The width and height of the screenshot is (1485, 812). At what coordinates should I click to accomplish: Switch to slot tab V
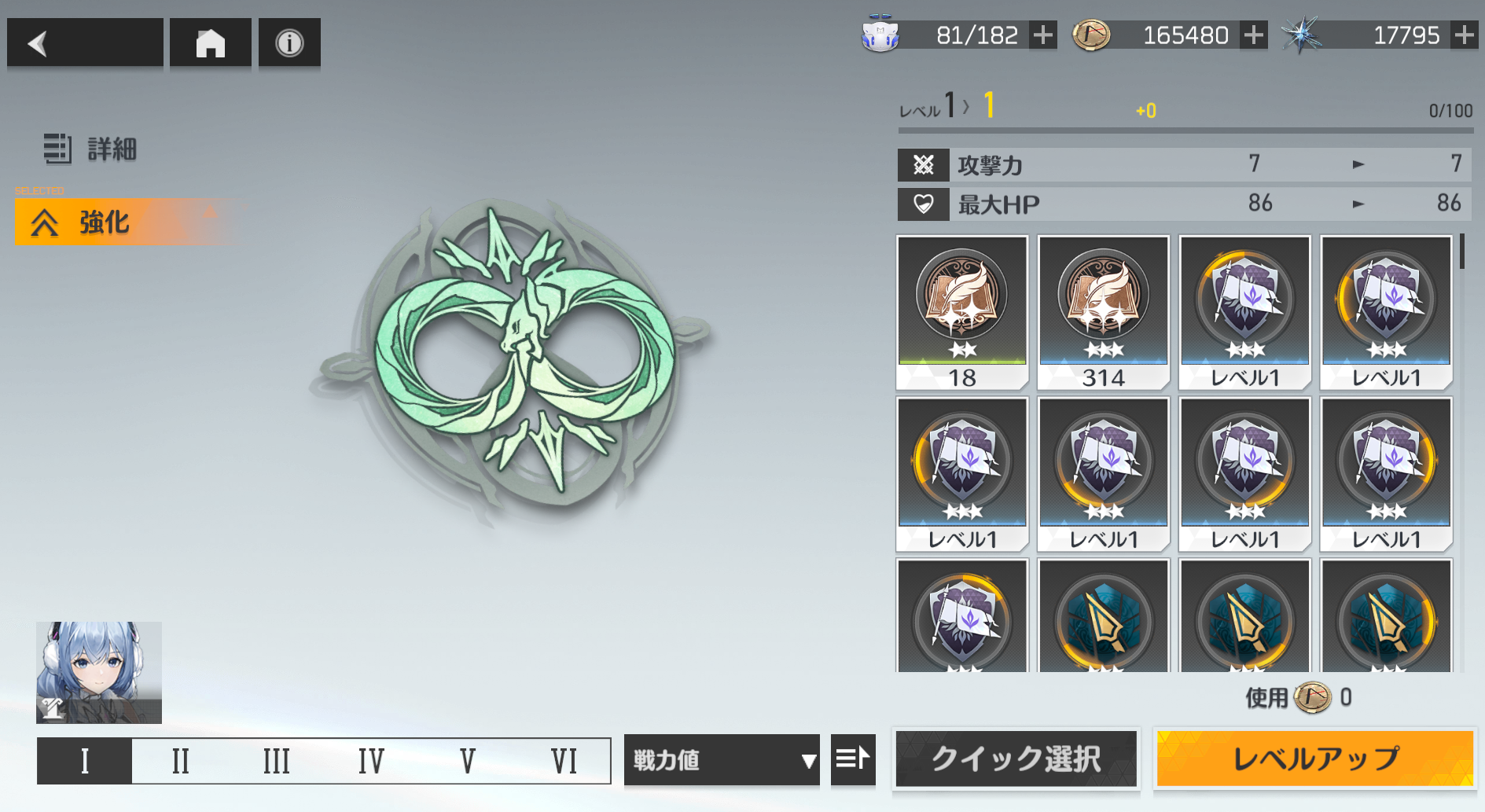(x=468, y=761)
